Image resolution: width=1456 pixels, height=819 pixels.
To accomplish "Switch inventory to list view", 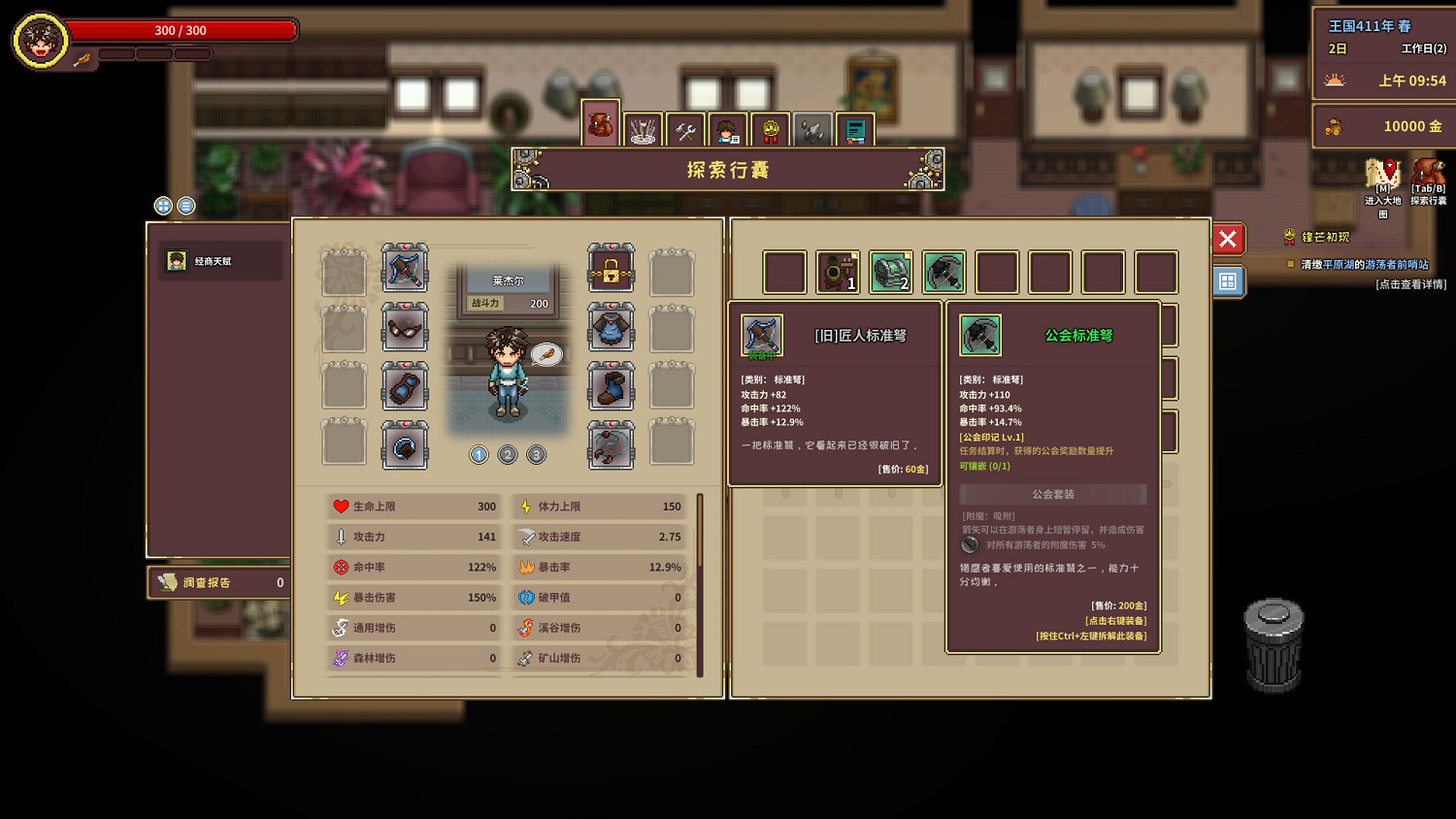I will [x=185, y=206].
